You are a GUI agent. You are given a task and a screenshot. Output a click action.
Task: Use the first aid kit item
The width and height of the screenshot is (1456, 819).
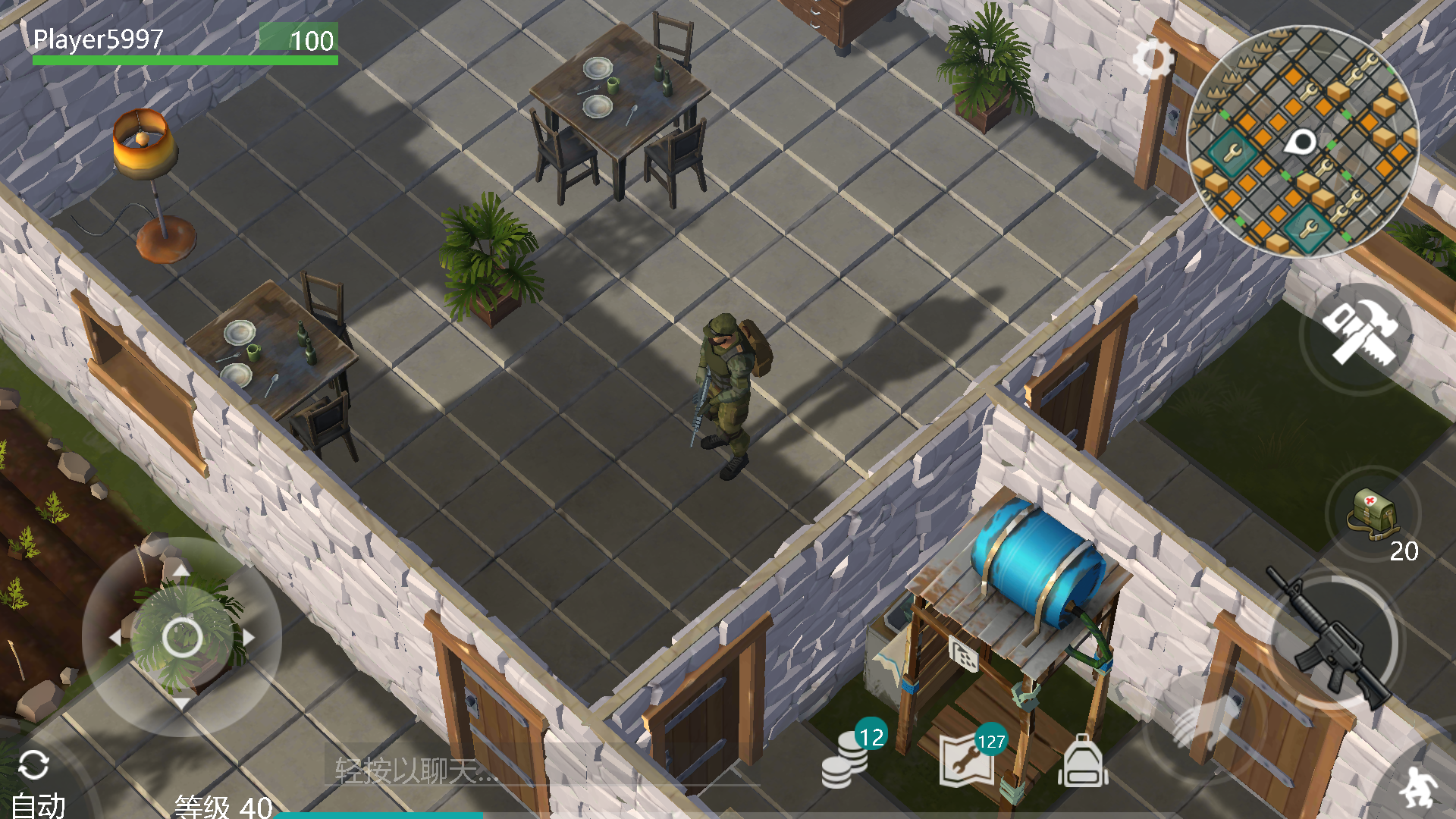coord(1372,516)
